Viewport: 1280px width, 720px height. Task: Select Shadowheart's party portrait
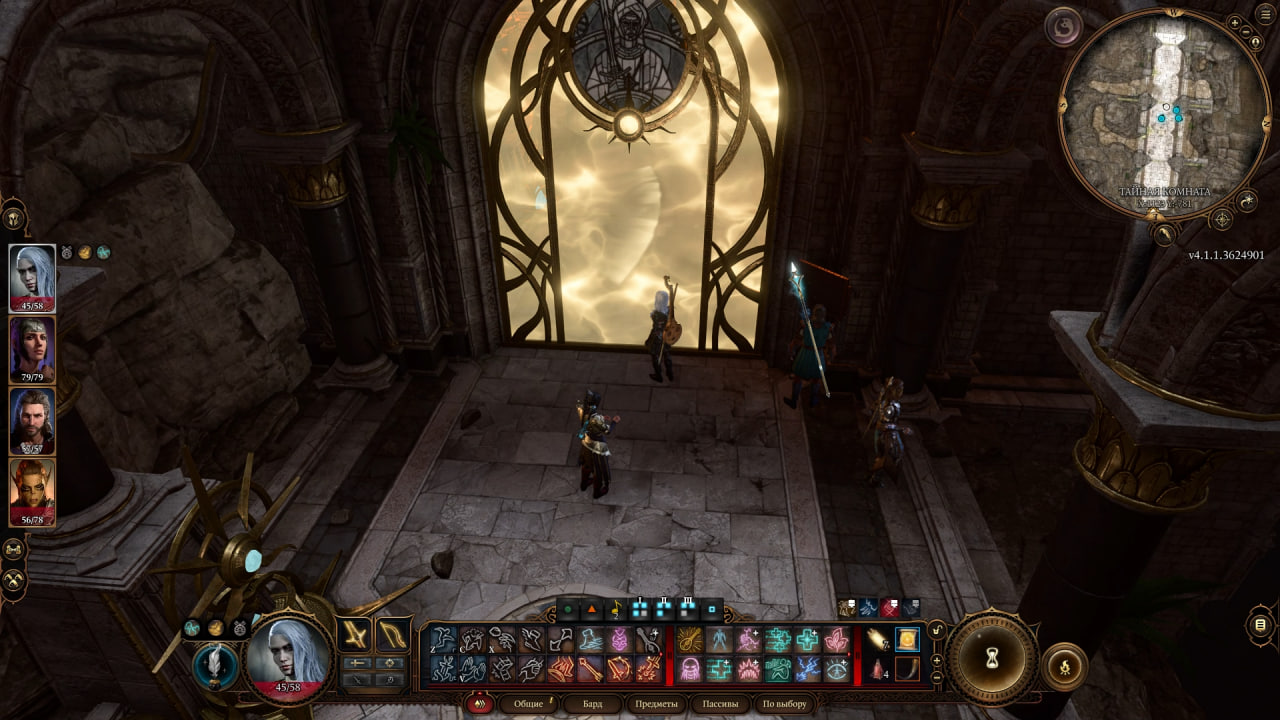click(x=32, y=350)
